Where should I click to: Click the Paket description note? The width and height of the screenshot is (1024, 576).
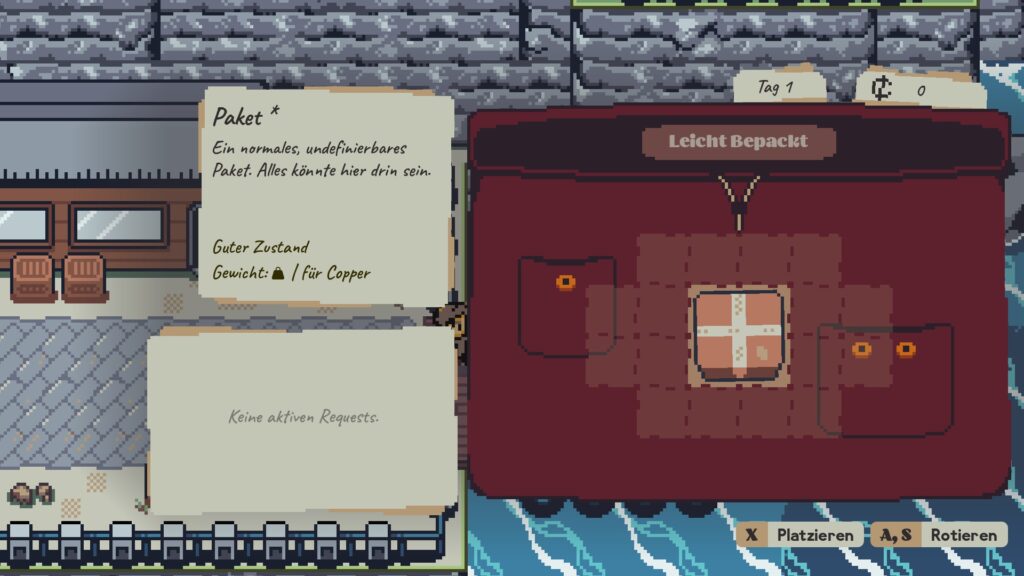tap(326, 194)
